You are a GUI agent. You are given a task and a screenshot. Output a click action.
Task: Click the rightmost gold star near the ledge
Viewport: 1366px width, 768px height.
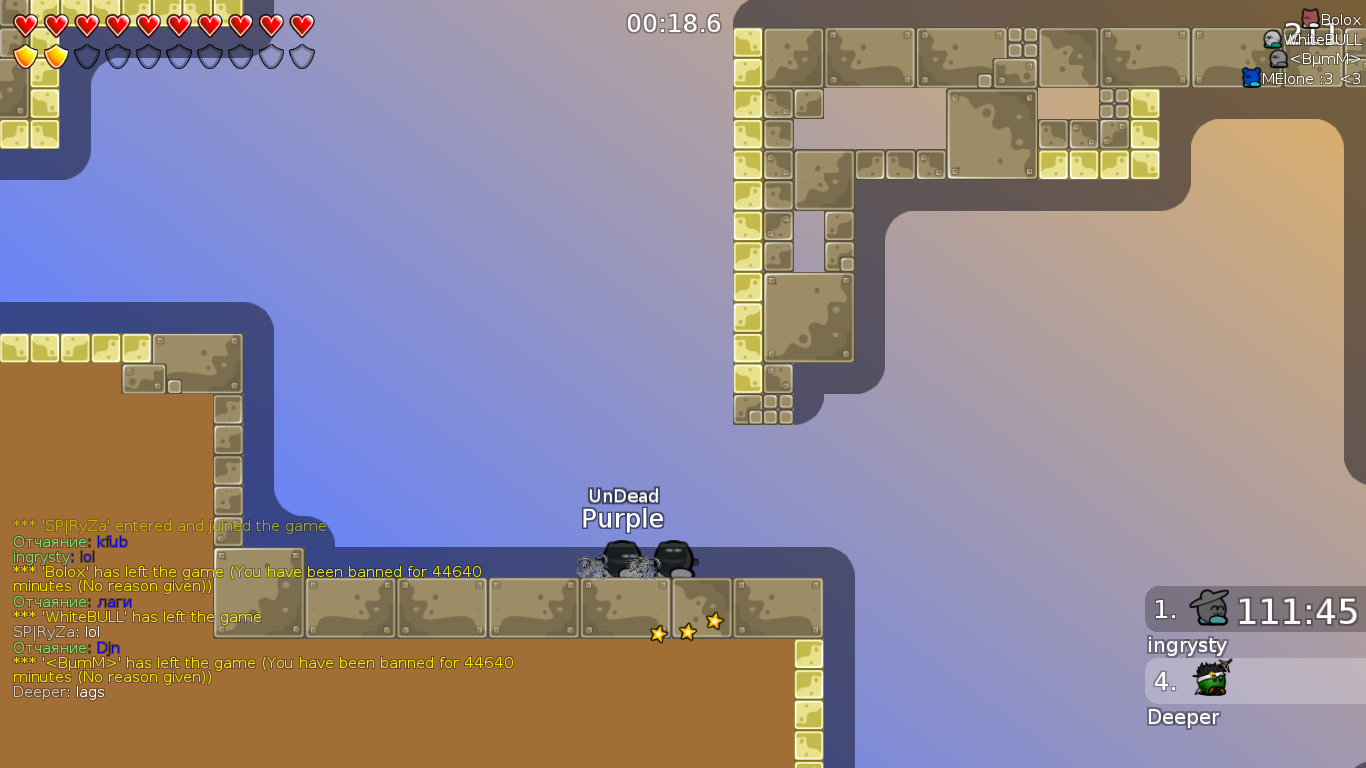pyautogui.click(x=715, y=622)
